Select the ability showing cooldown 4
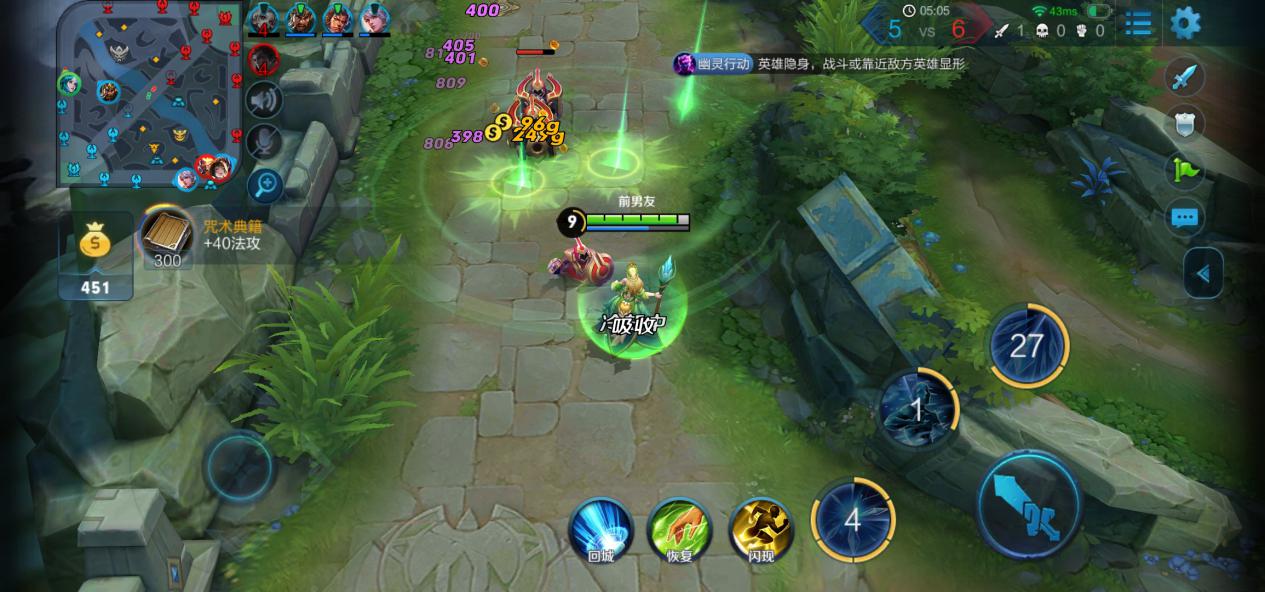Viewport: 1265px width, 592px height. pos(852,520)
